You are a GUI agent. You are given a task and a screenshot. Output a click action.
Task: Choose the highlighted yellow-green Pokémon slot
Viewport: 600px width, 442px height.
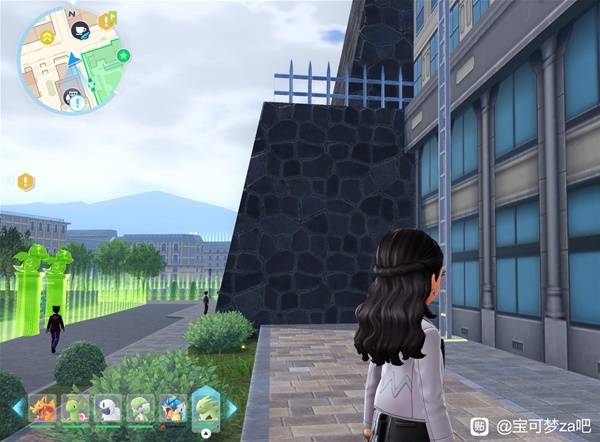205,407
